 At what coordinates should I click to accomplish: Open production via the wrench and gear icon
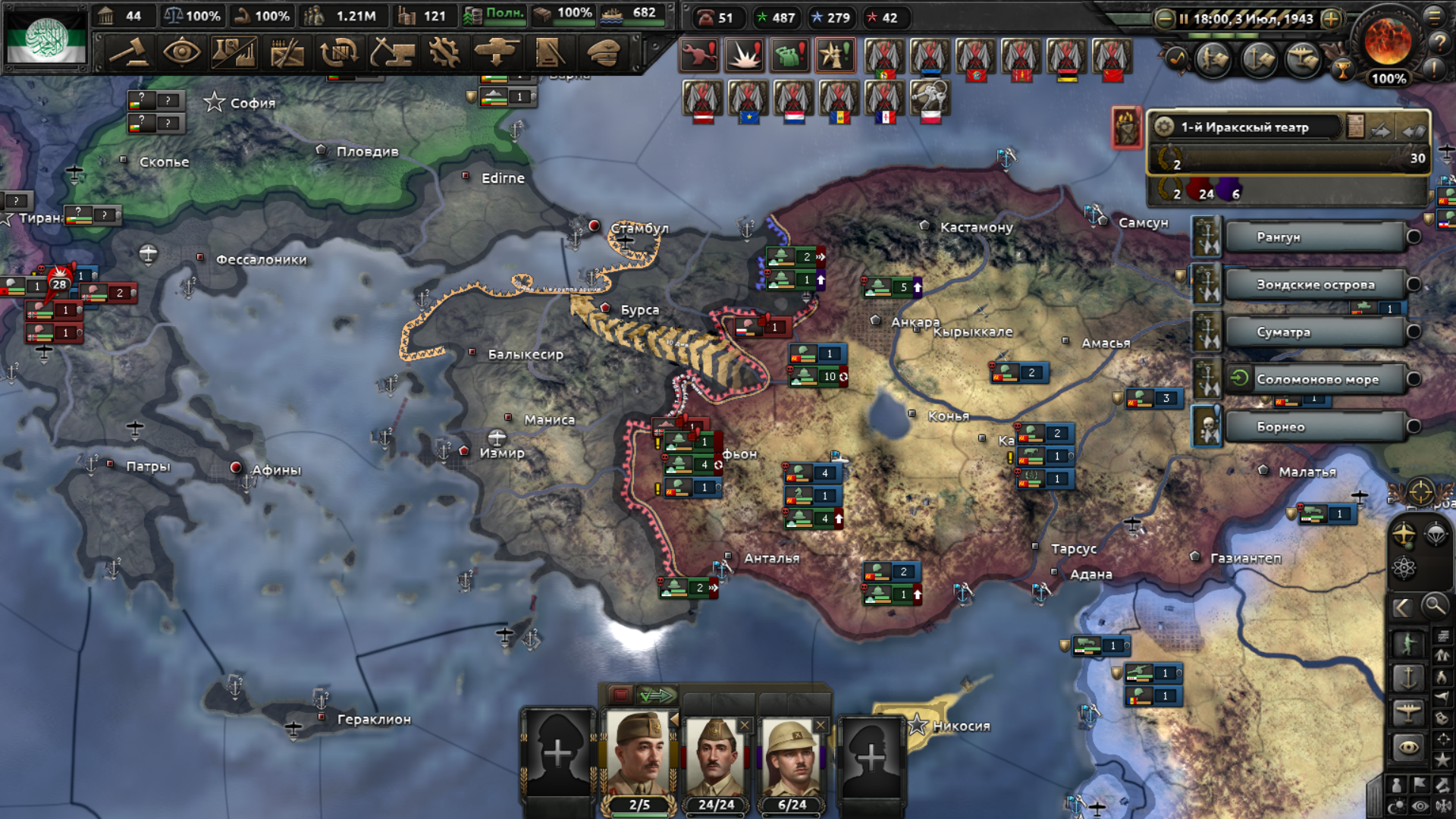tap(444, 53)
